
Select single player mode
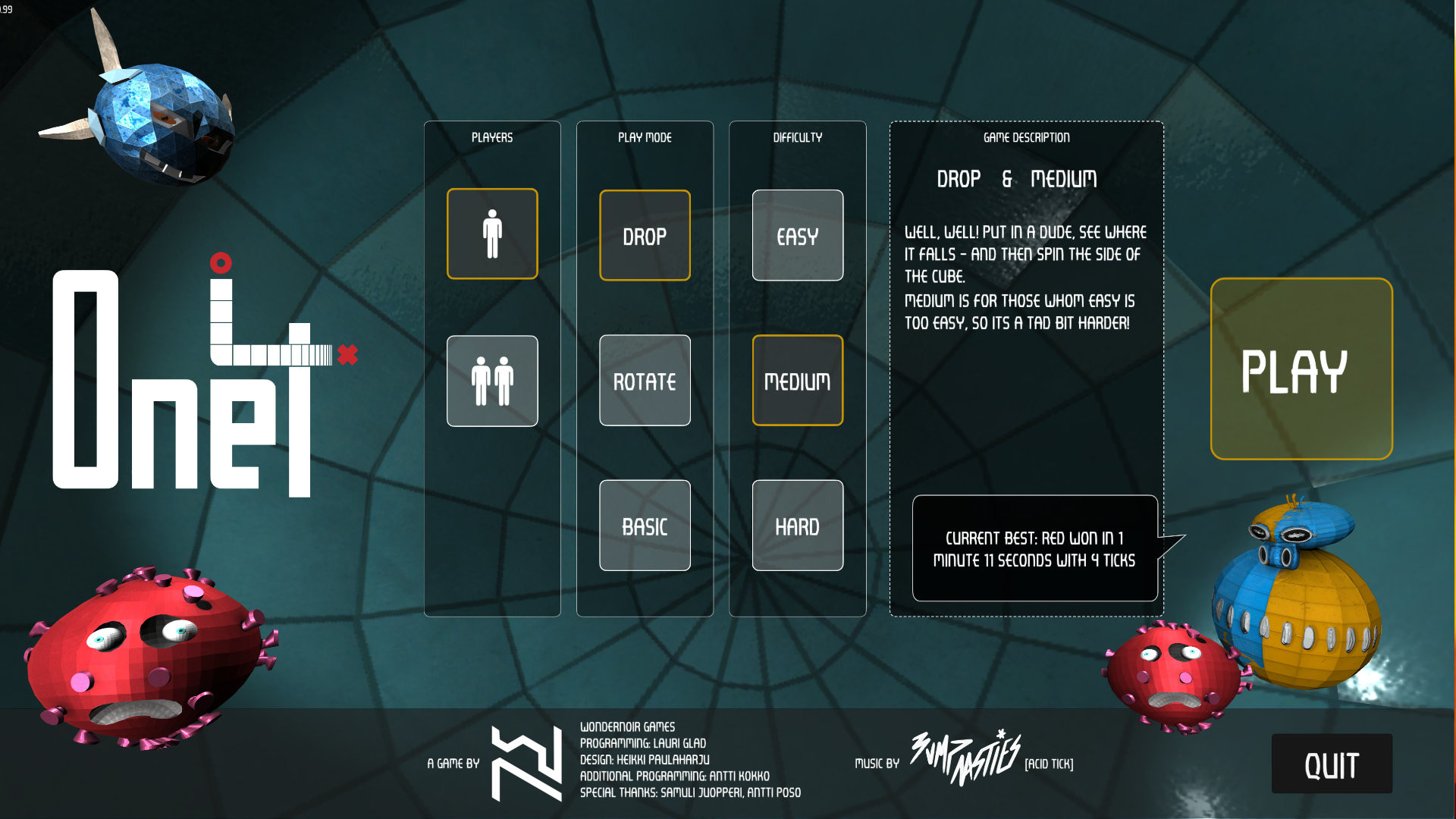(492, 234)
